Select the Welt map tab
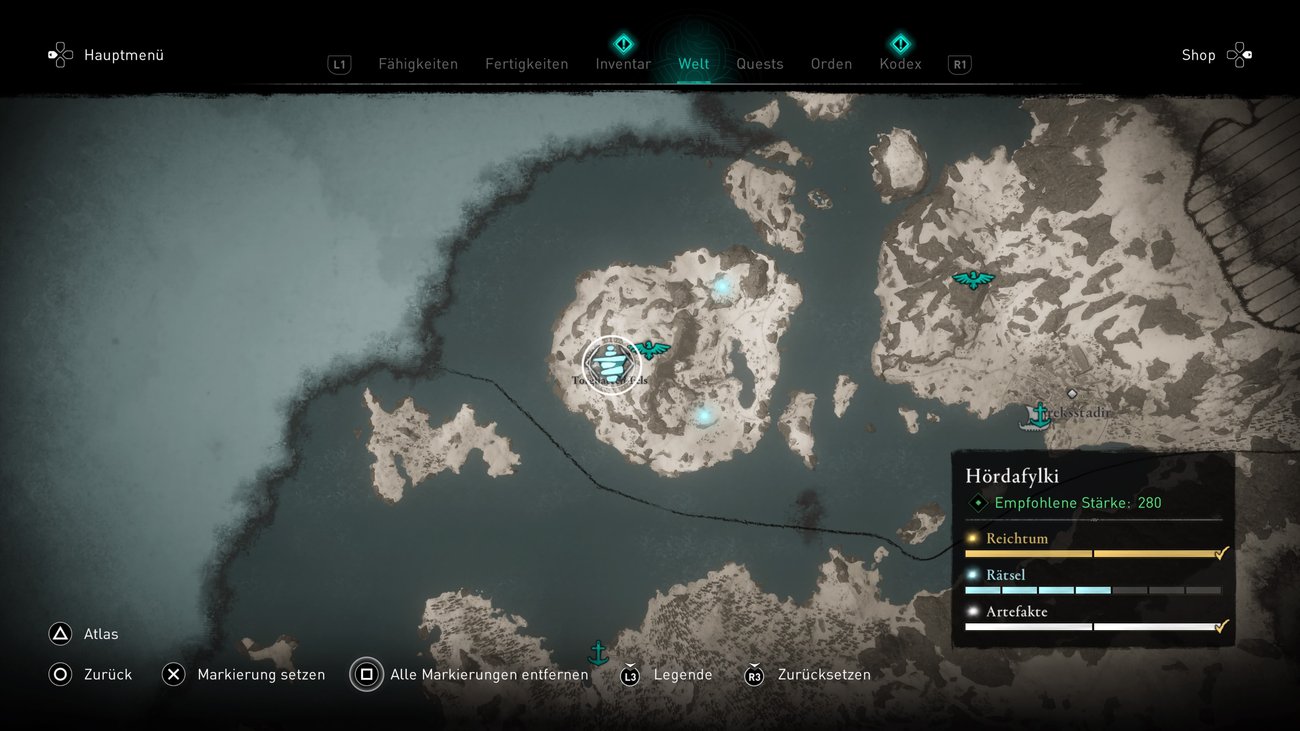 [x=693, y=64]
